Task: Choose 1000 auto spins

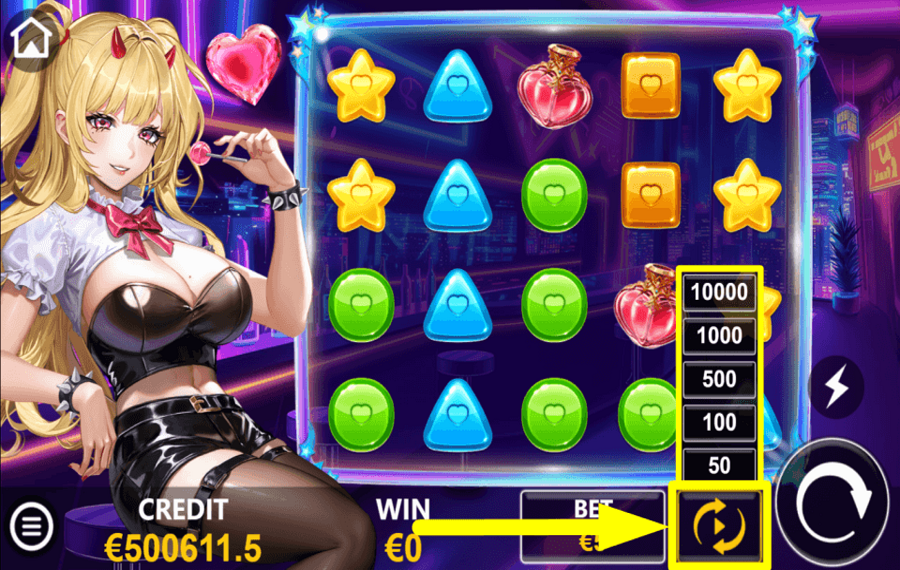Action: [x=717, y=336]
